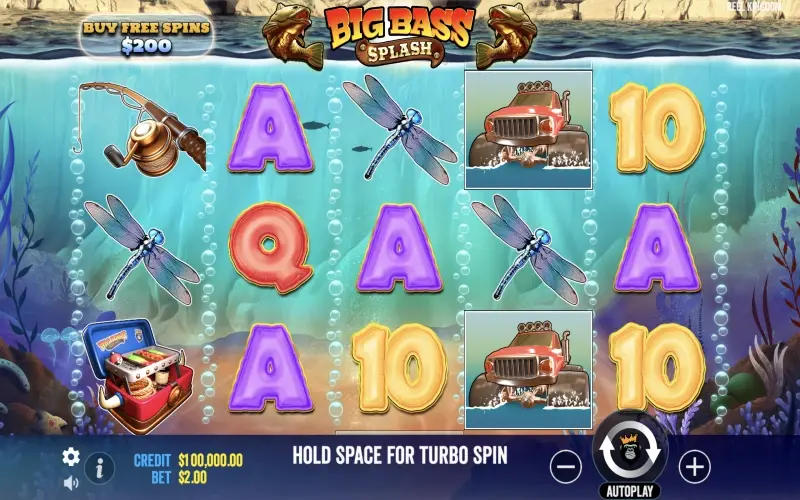Decrease the bet with the minus button

pyautogui.click(x=566, y=465)
